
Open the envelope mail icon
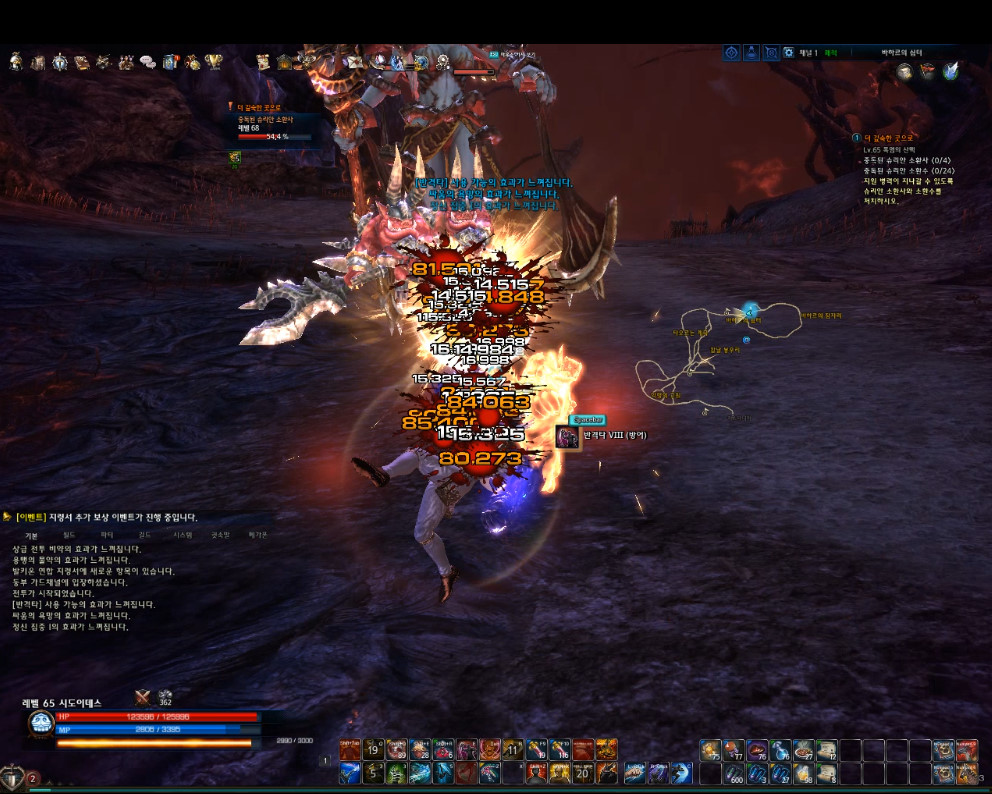354,62
